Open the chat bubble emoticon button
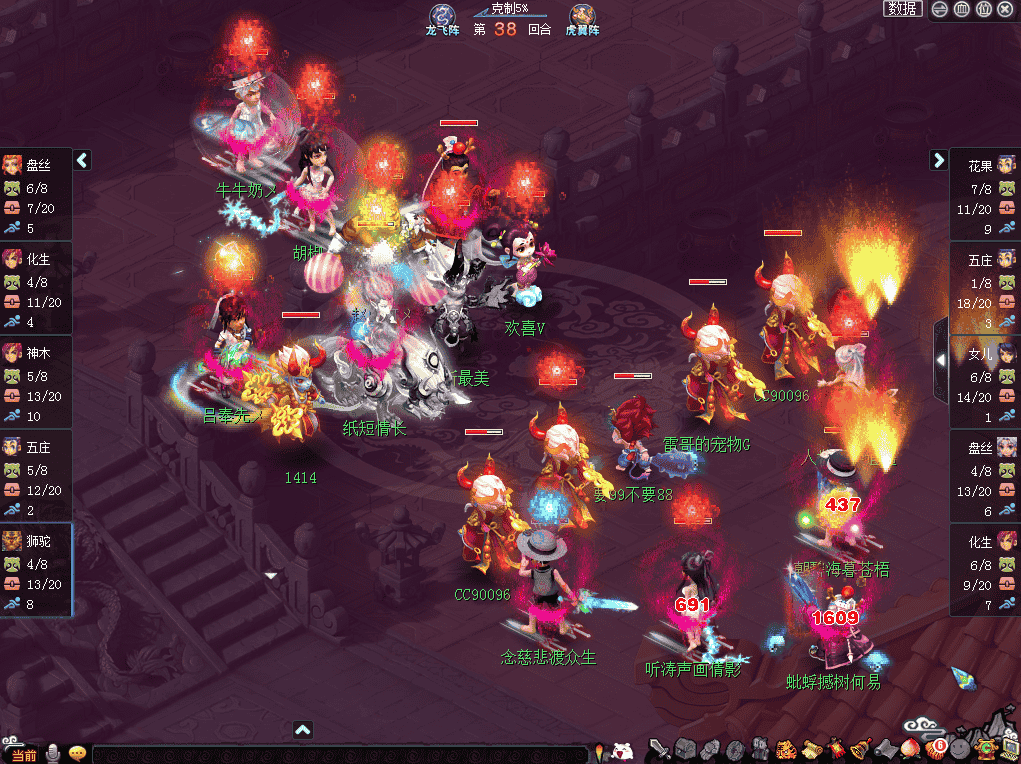Screen dimensions: 1021x764 coord(77,753)
